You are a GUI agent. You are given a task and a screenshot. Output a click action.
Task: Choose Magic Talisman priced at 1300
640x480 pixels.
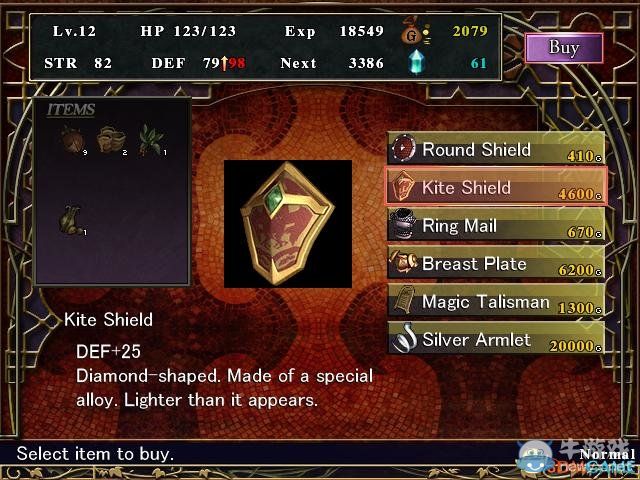tap(496, 302)
